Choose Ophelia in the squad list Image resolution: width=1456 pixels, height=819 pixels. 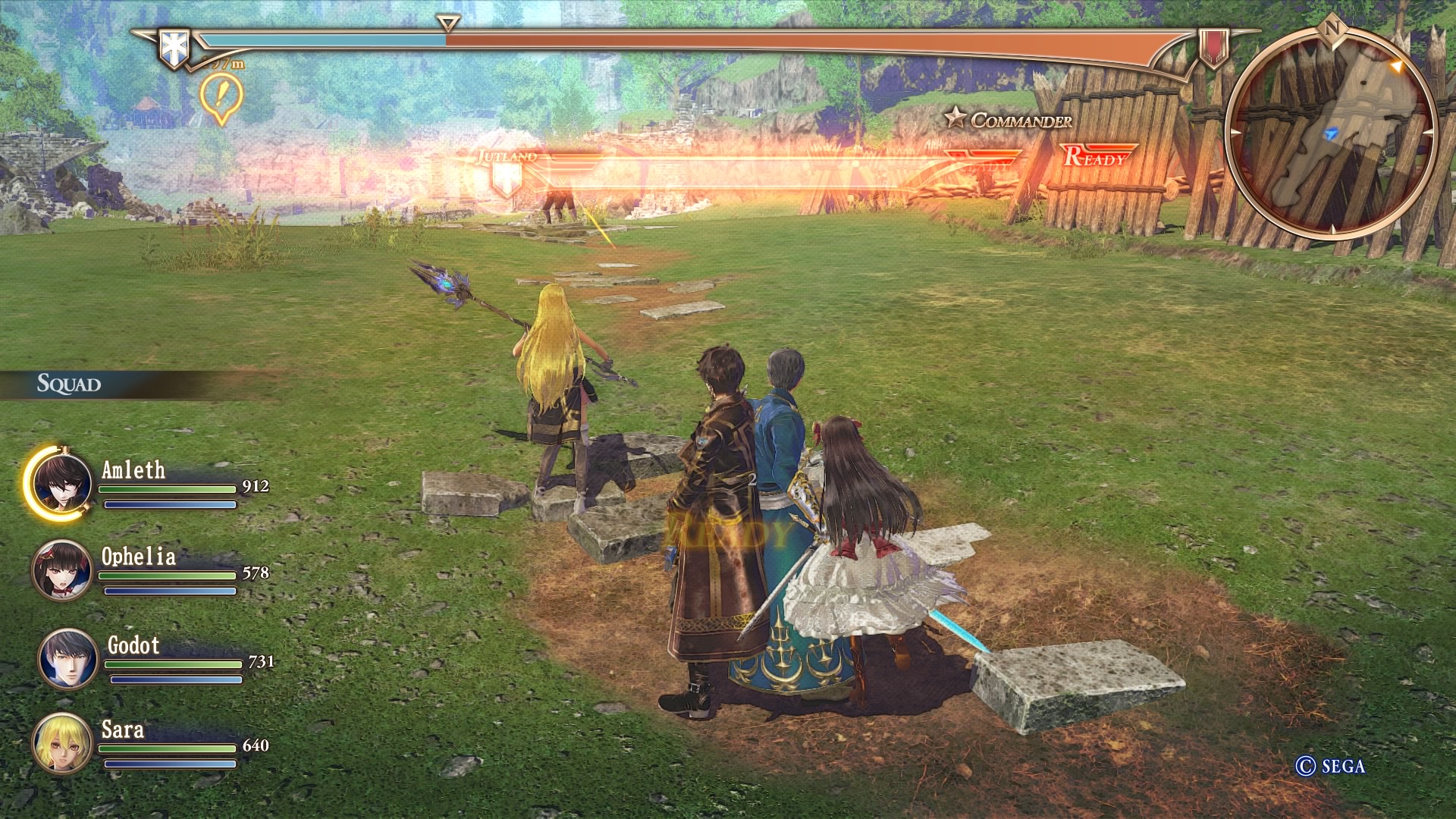(x=62, y=570)
